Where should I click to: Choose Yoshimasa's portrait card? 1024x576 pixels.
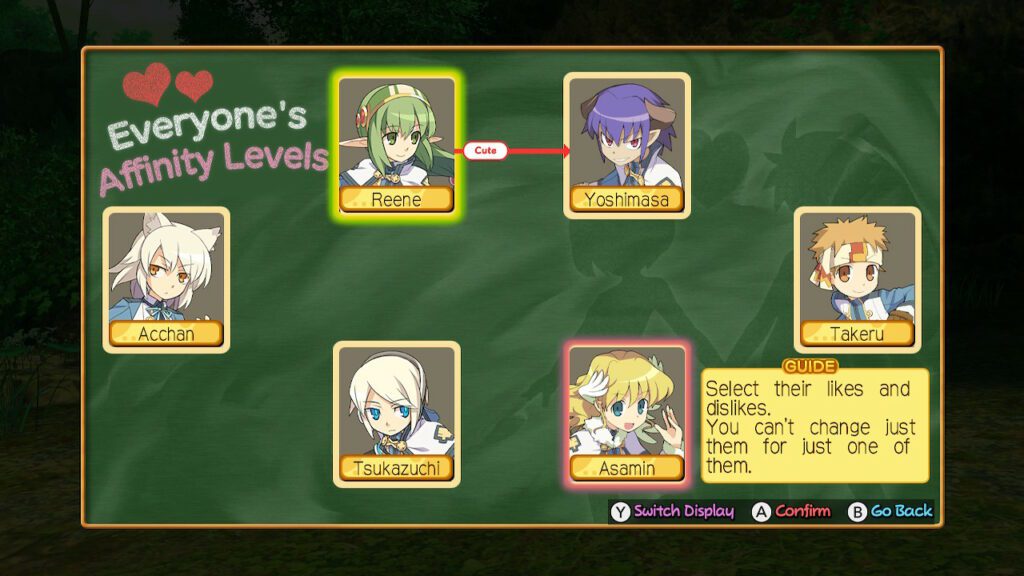[x=627, y=142]
